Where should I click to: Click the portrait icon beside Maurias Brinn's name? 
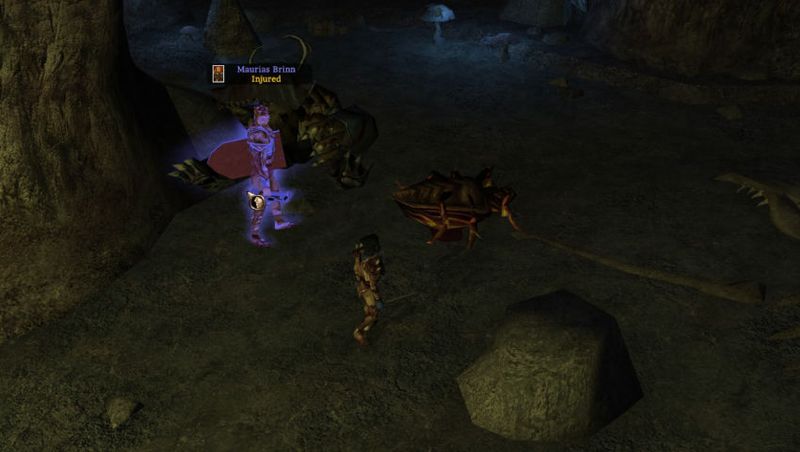point(218,73)
